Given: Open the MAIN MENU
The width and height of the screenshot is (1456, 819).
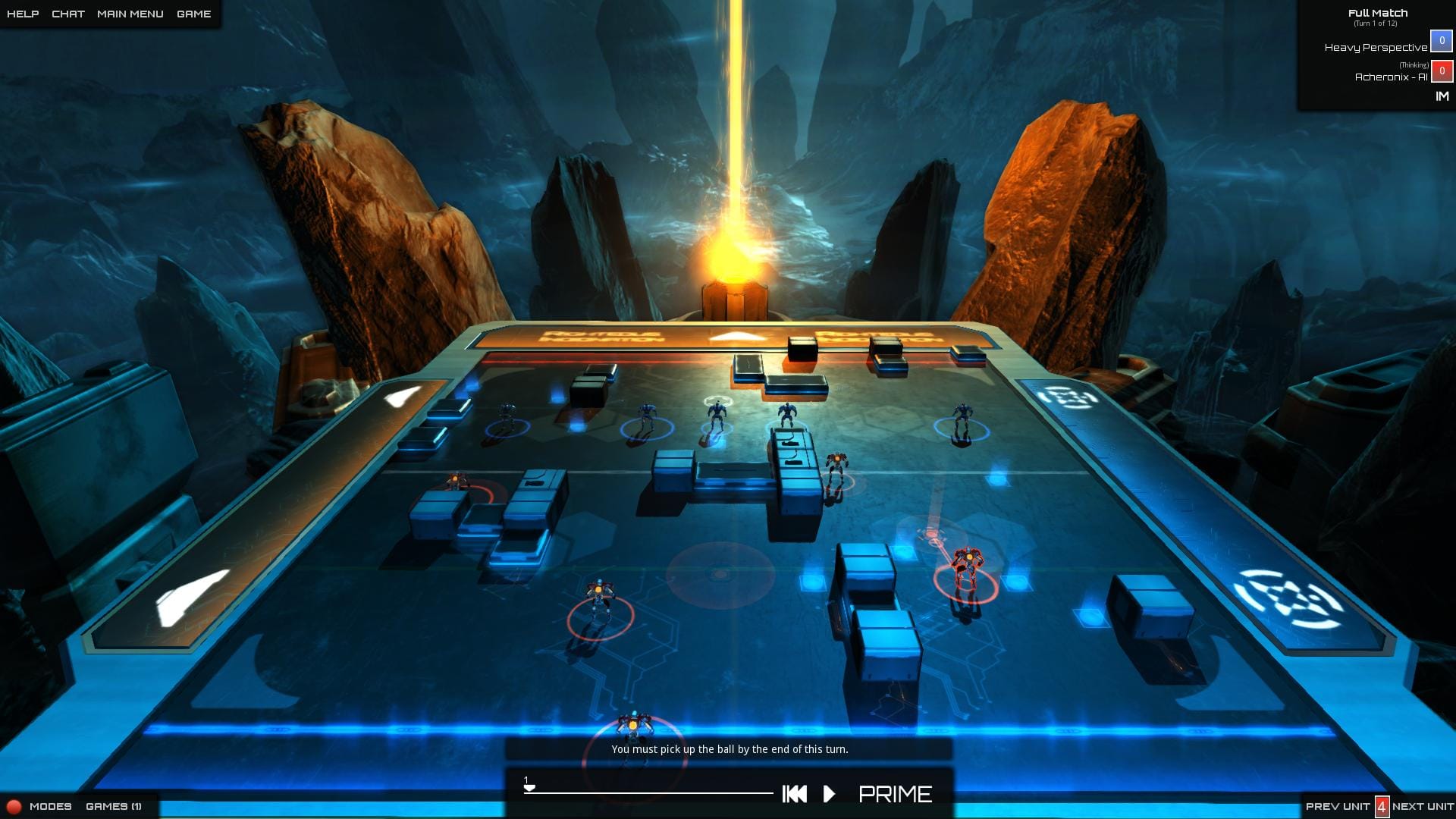Looking at the screenshot, I should tap(130, 13).
